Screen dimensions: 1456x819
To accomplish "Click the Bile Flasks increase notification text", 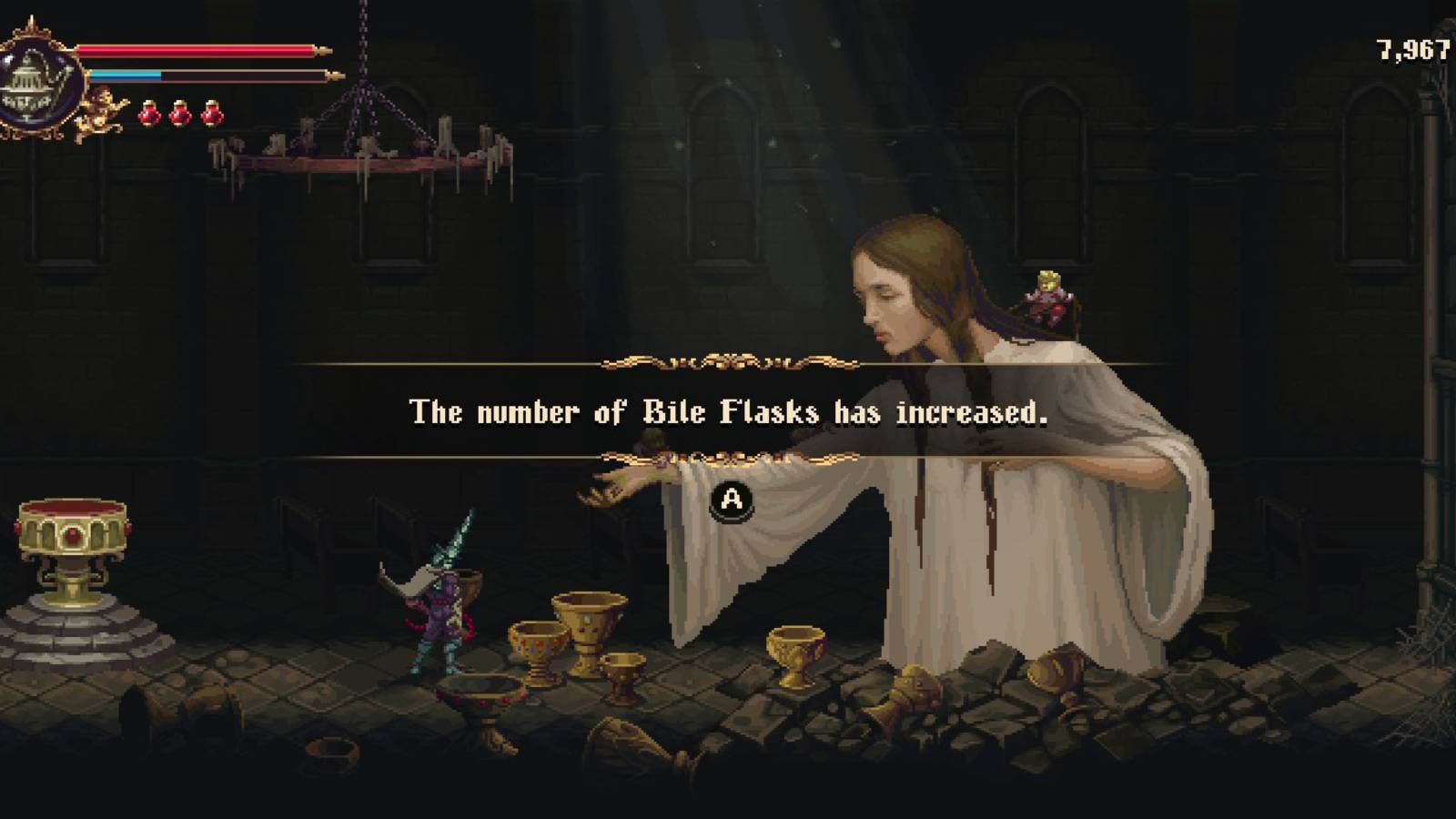I will 728,411.
